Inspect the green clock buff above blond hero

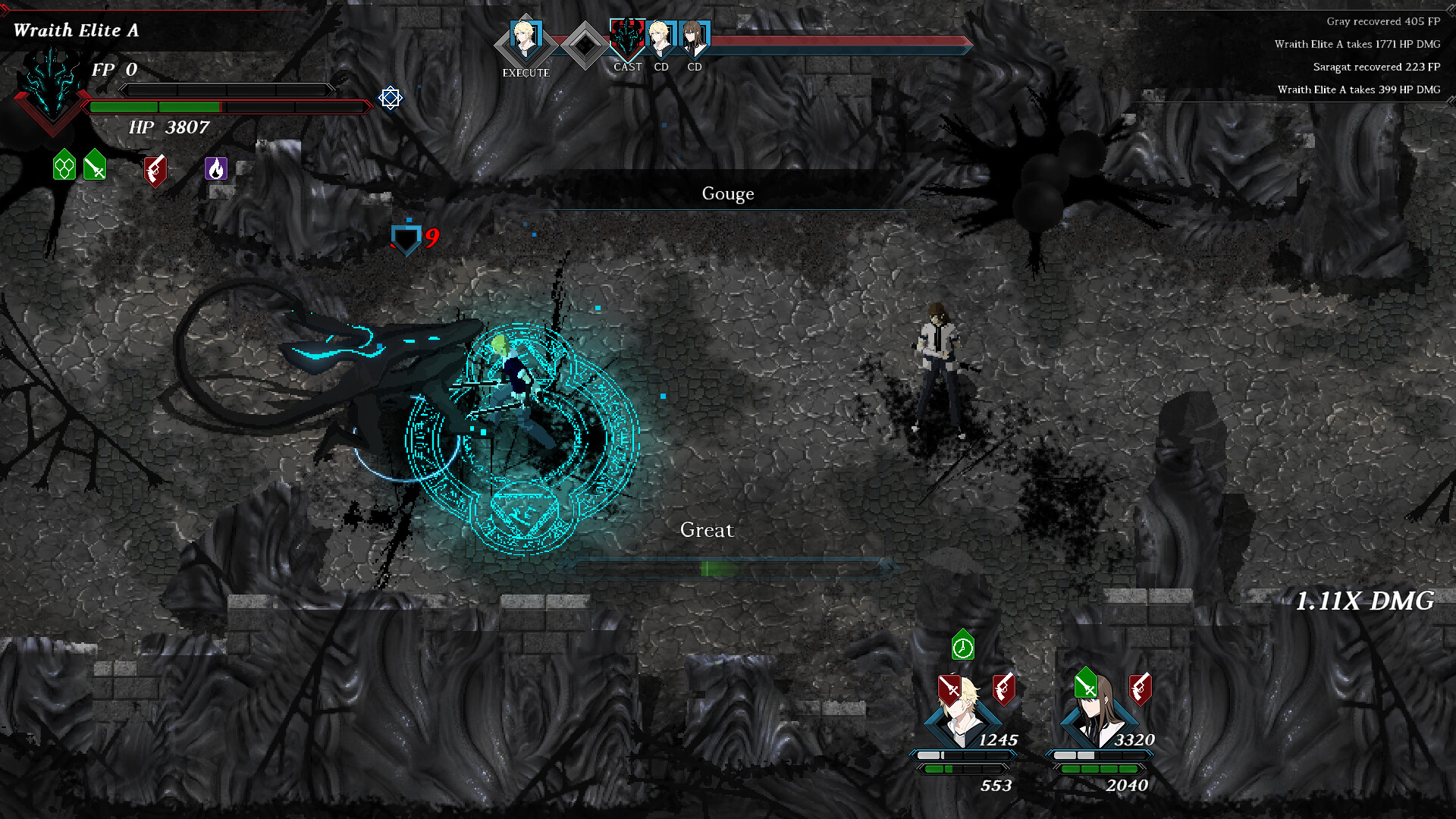click(963, 645)
